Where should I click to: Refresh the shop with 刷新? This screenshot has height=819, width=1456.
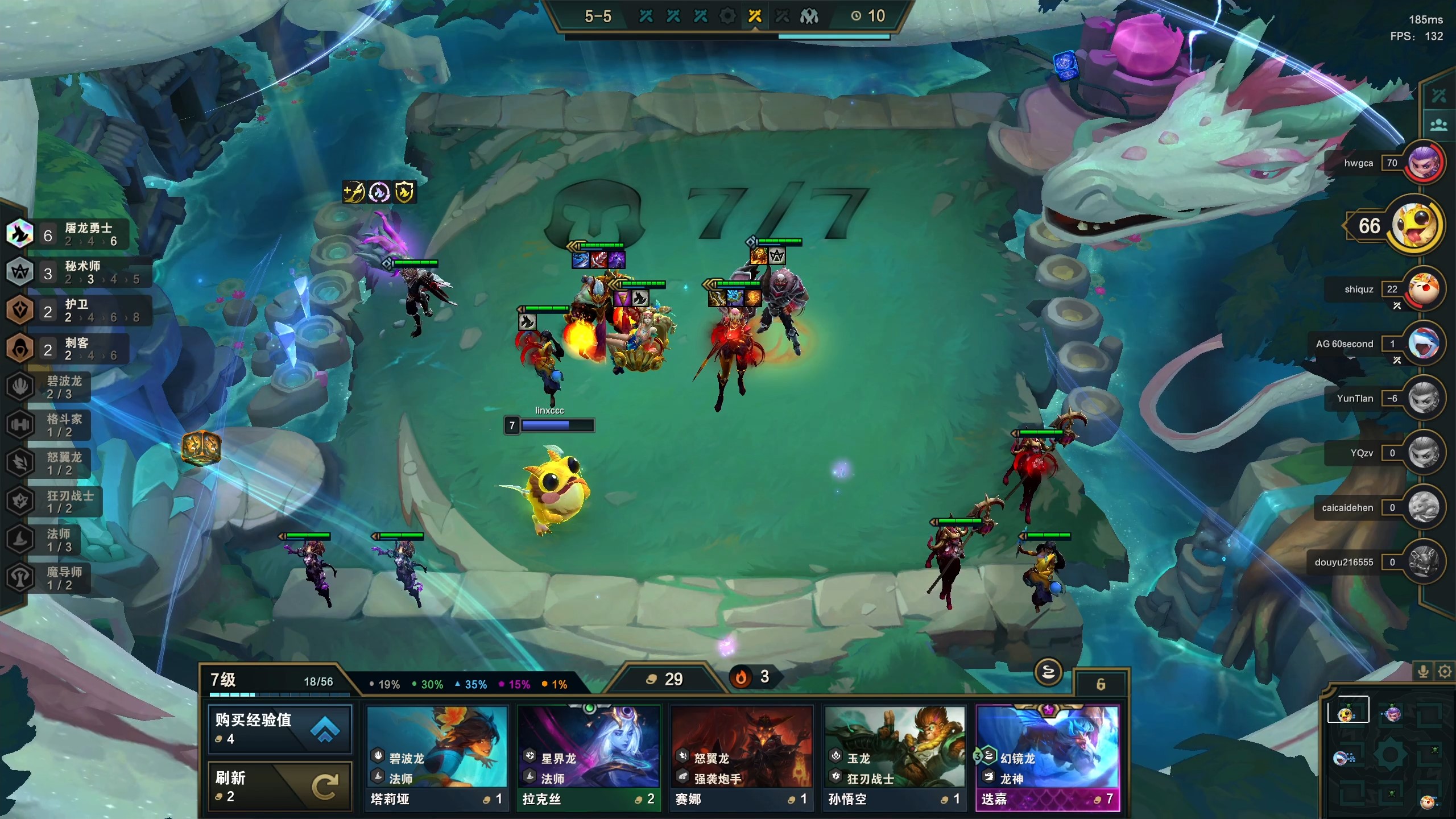279,786
